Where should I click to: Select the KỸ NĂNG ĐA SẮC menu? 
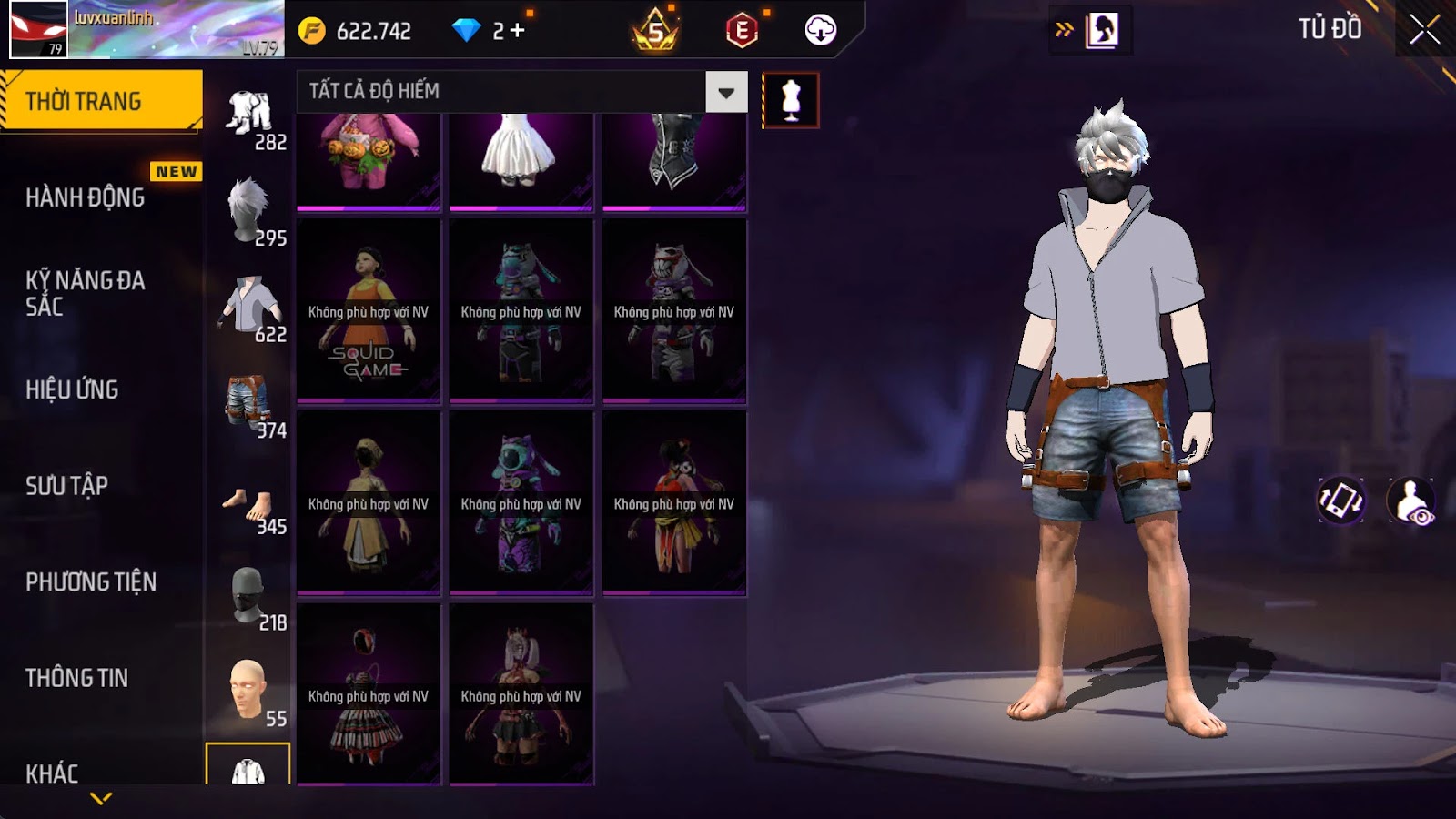click(x=85, y=293)
